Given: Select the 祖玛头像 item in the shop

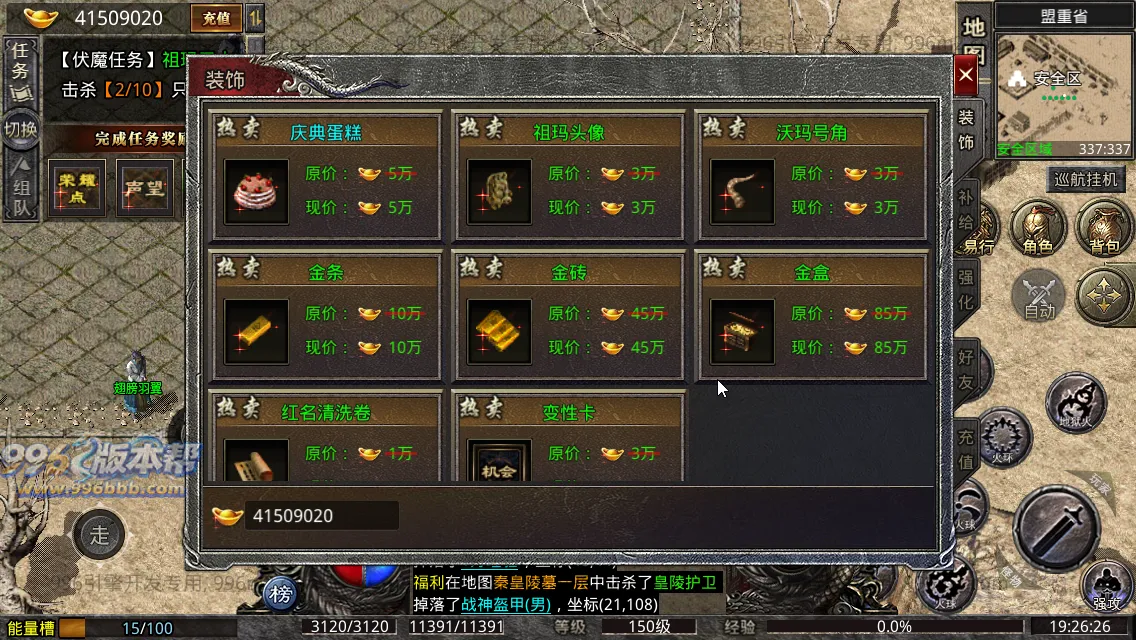Looking at the screenshot, I should coord(500,192).
